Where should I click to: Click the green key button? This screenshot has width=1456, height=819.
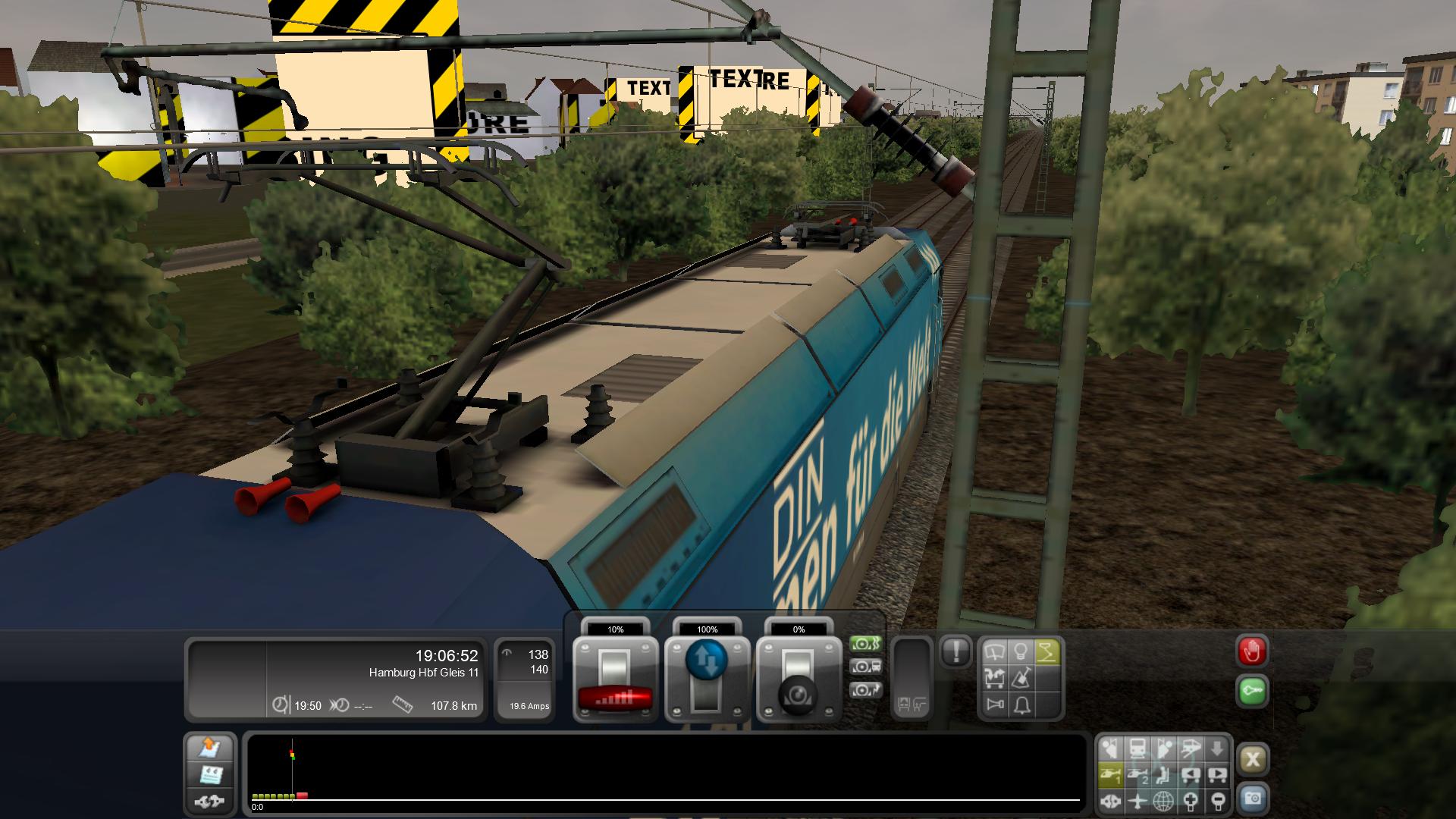tap(1252, 692)
